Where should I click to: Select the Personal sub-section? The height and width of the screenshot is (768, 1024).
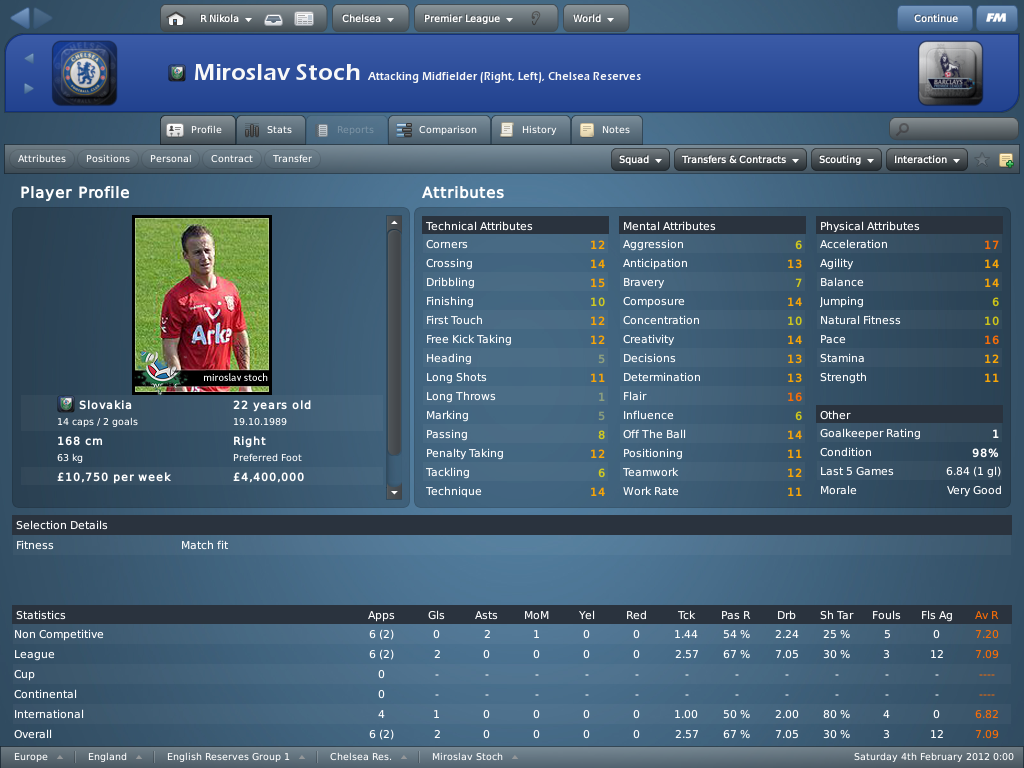pos(171,159)
